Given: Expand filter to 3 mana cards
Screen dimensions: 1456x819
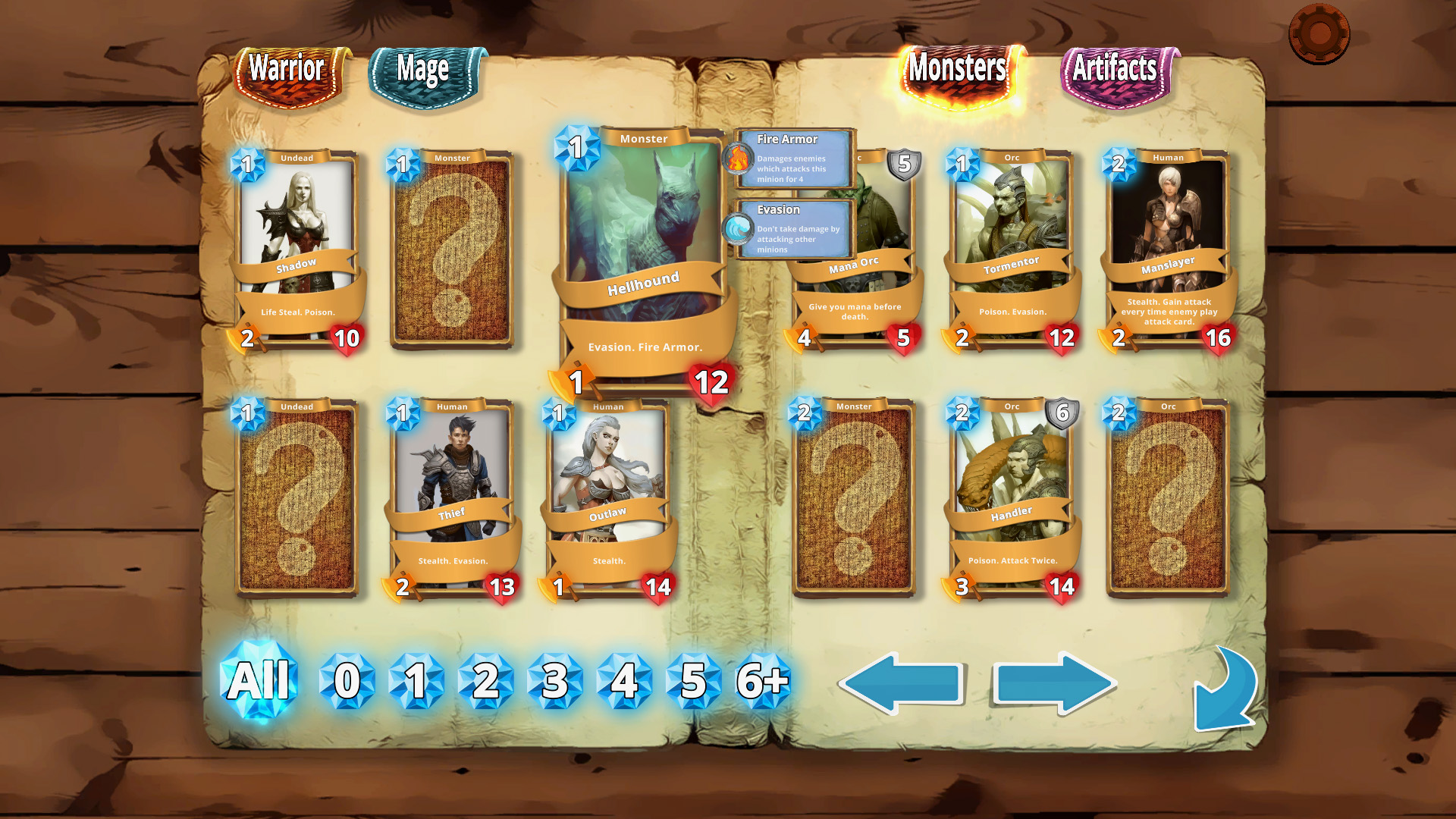Looking at the screenshot, I should [554, 681].
